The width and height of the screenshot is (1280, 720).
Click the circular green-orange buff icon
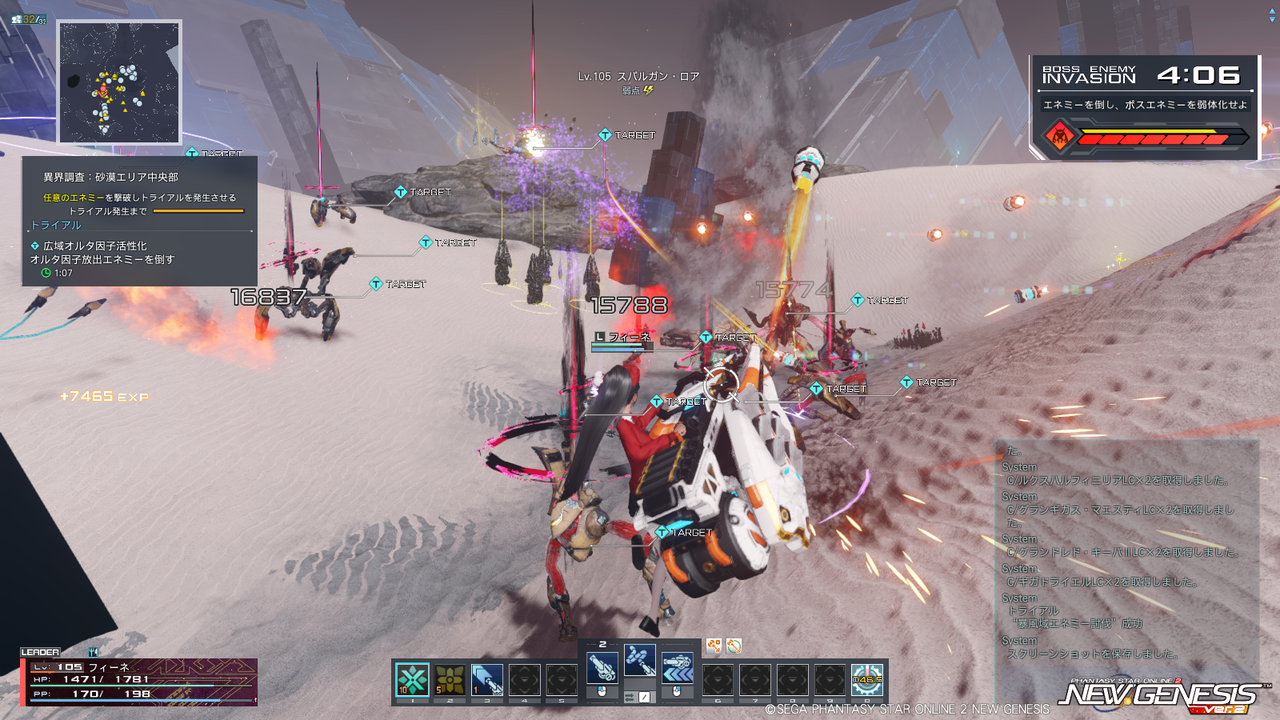coord(734,646)
